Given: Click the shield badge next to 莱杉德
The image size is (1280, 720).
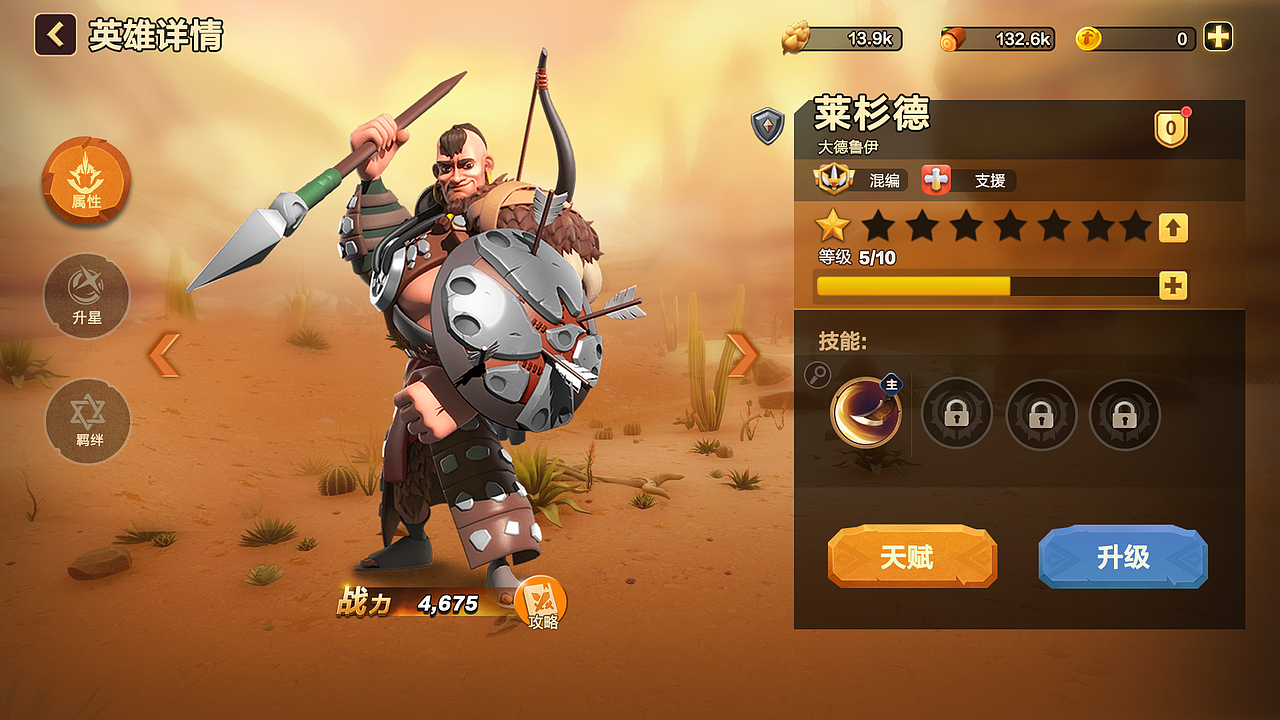Looking at the screenshot, I should click(x=766, y=127).
